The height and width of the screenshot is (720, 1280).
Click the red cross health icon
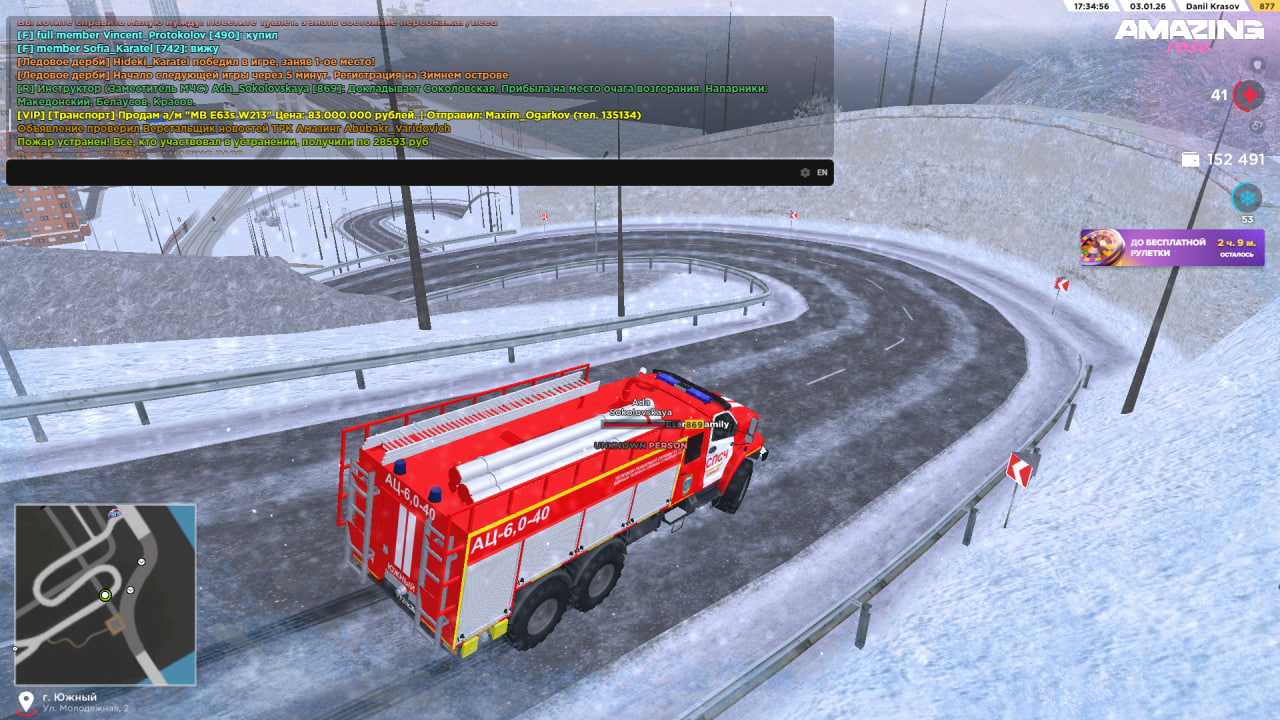(1248, 96)
